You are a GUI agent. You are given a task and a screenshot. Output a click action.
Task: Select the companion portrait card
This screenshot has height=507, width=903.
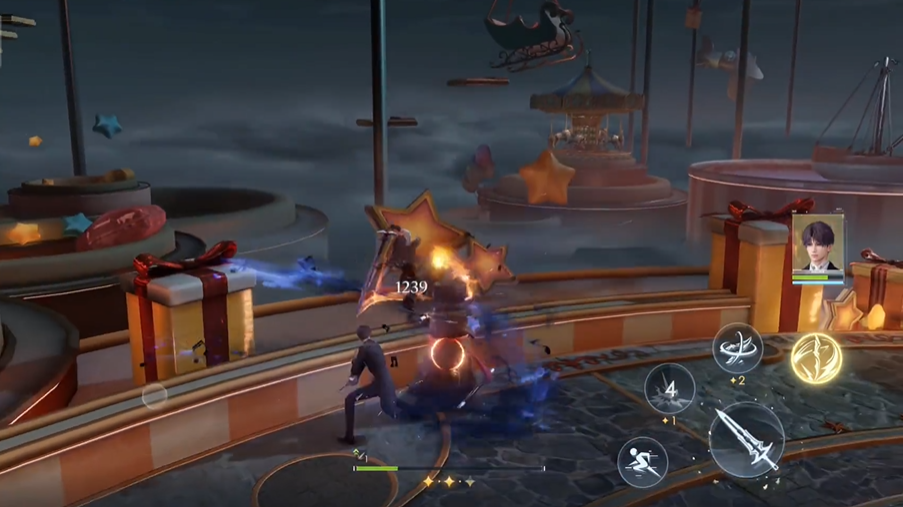(817, 247)
